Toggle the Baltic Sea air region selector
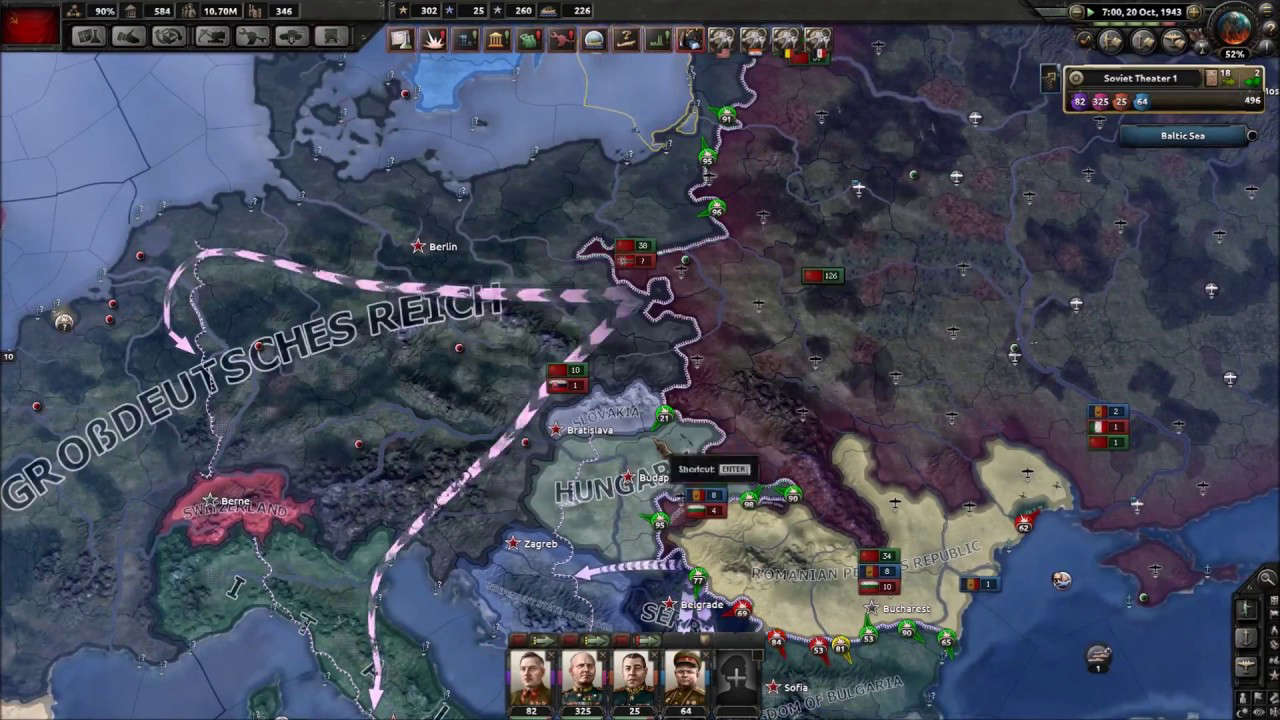This screenshot has height=720, width=1280. [x=1253, y=135]
